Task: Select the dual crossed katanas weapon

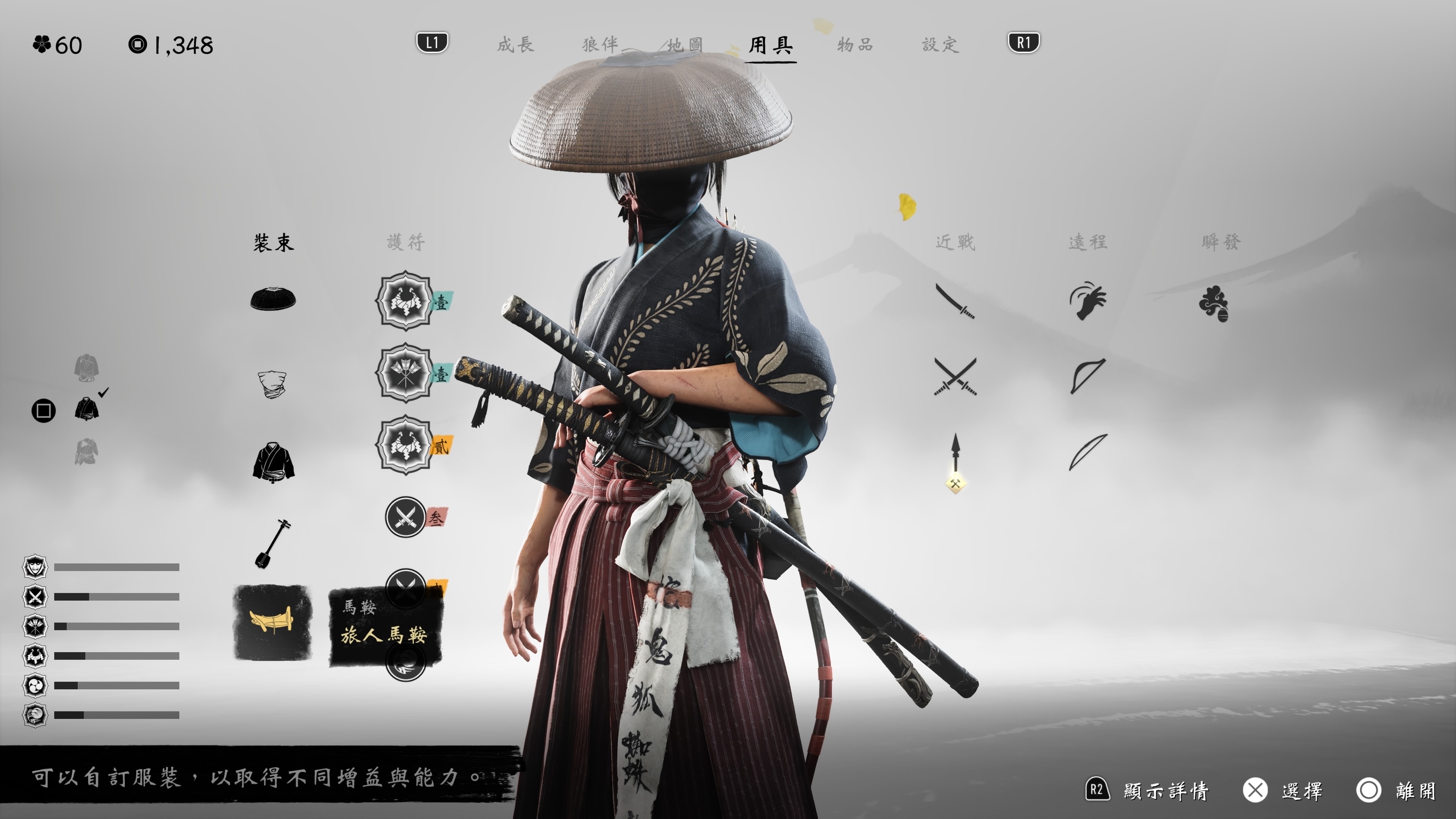Action: pyautogui.click(x=955, y=377)
